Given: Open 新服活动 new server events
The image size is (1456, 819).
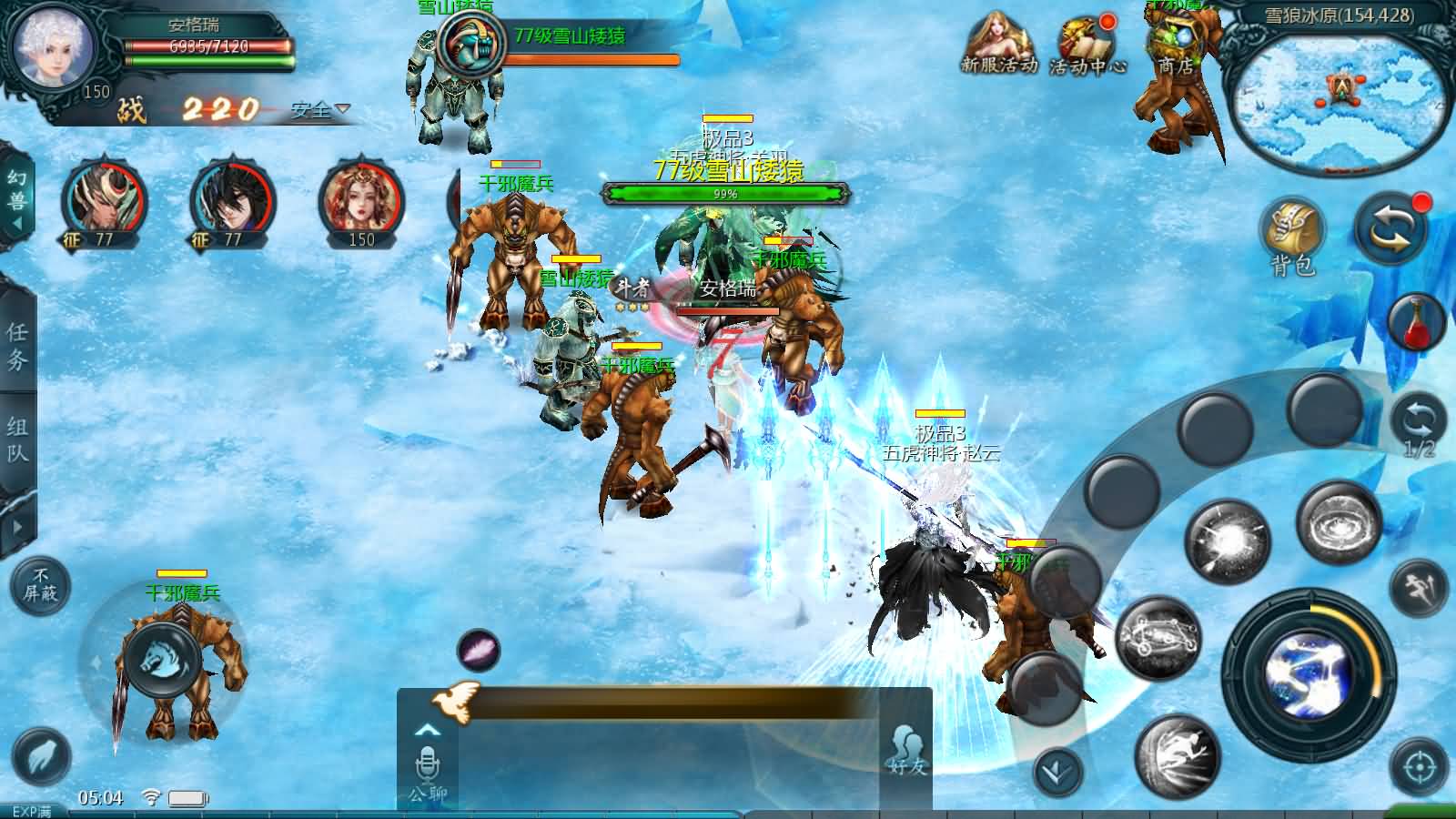Looking at the screenshot, I should pos(999,44).
